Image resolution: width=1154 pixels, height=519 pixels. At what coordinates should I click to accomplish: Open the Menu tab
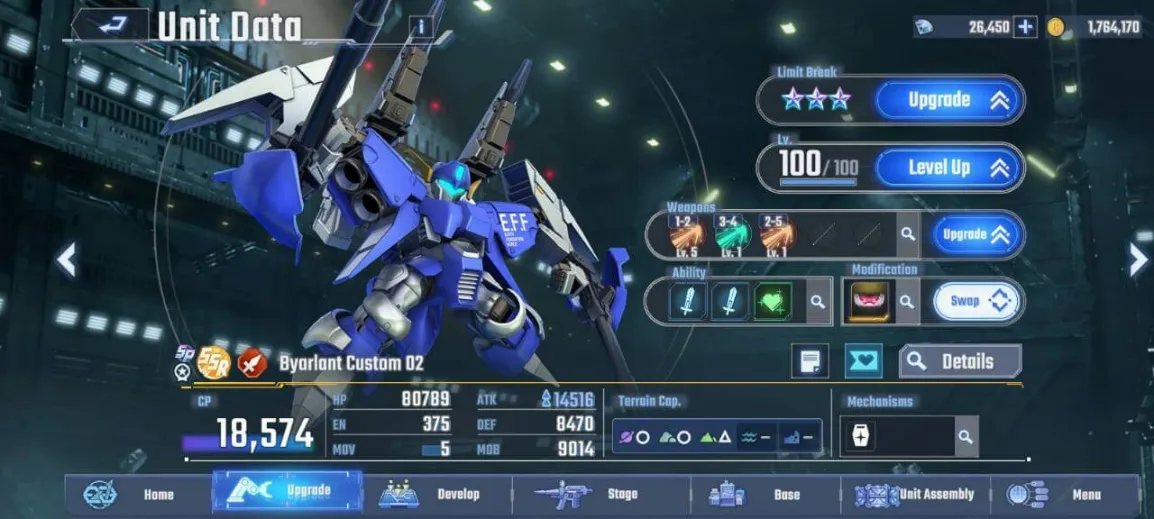1065,494
